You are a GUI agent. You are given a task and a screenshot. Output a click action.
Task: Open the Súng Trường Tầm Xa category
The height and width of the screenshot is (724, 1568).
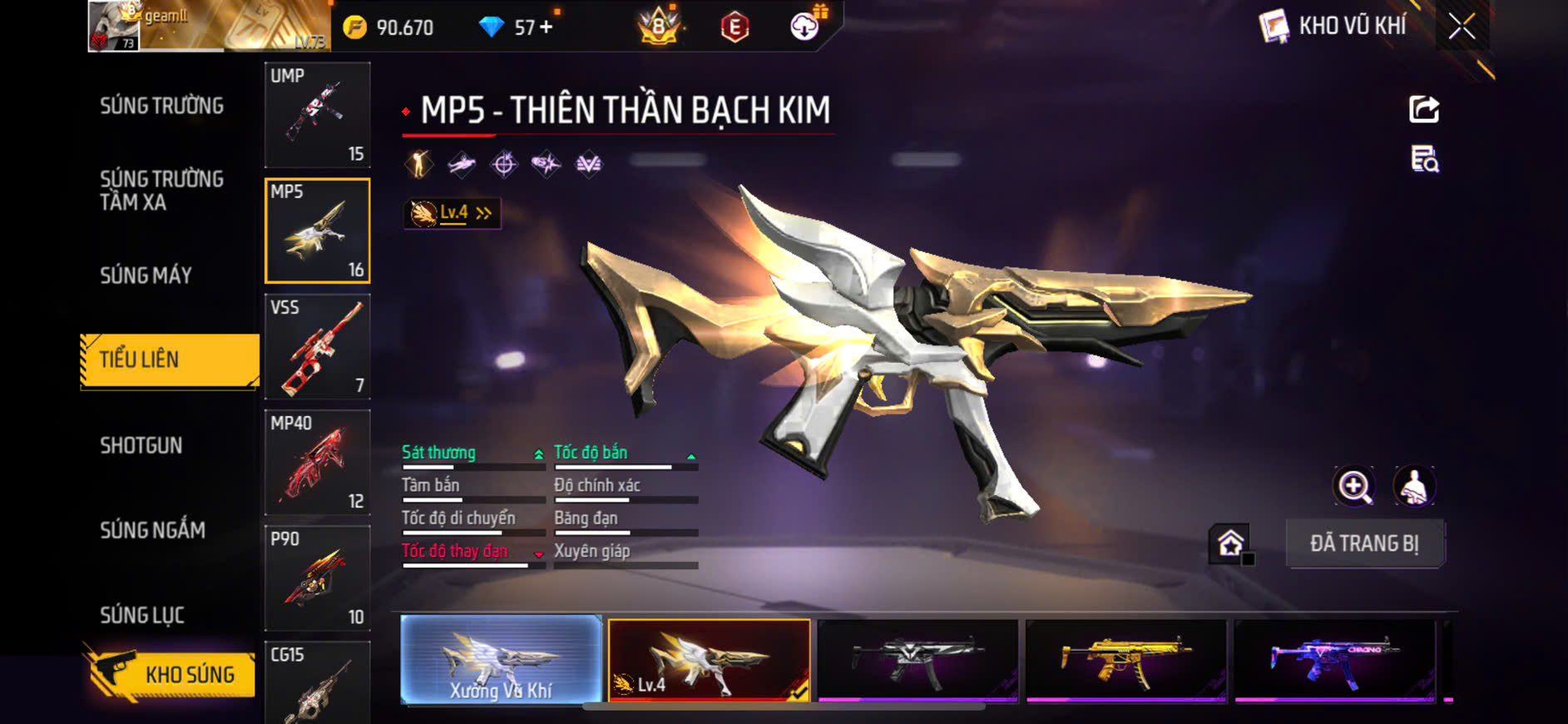162,191
